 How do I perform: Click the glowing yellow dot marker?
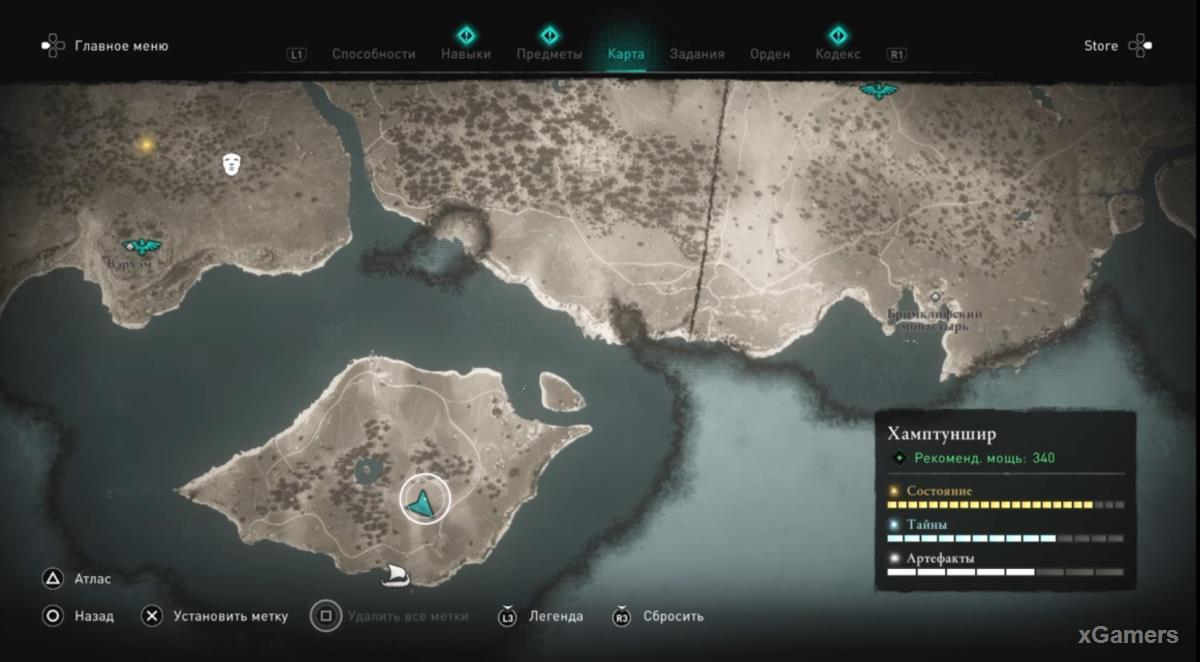(x=146, y=145)
